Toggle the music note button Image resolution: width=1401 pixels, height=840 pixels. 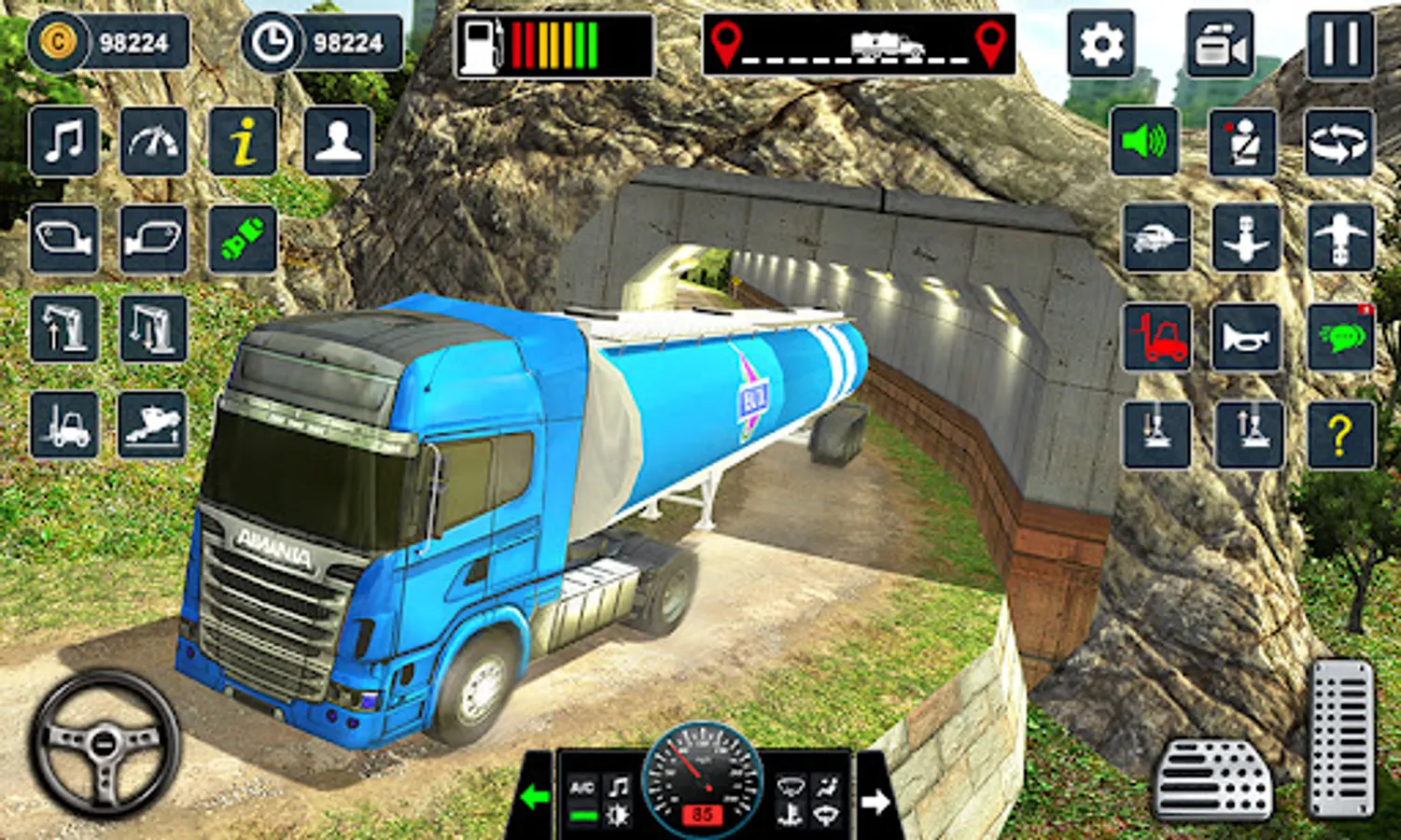pyautogui.click(x=63, y=142)
